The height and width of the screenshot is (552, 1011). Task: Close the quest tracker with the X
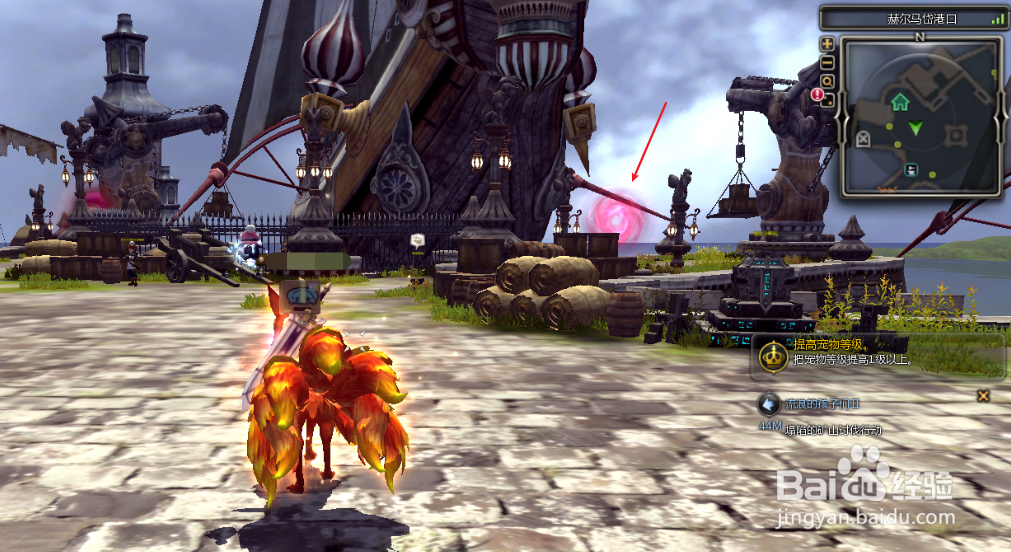[984, 395]
